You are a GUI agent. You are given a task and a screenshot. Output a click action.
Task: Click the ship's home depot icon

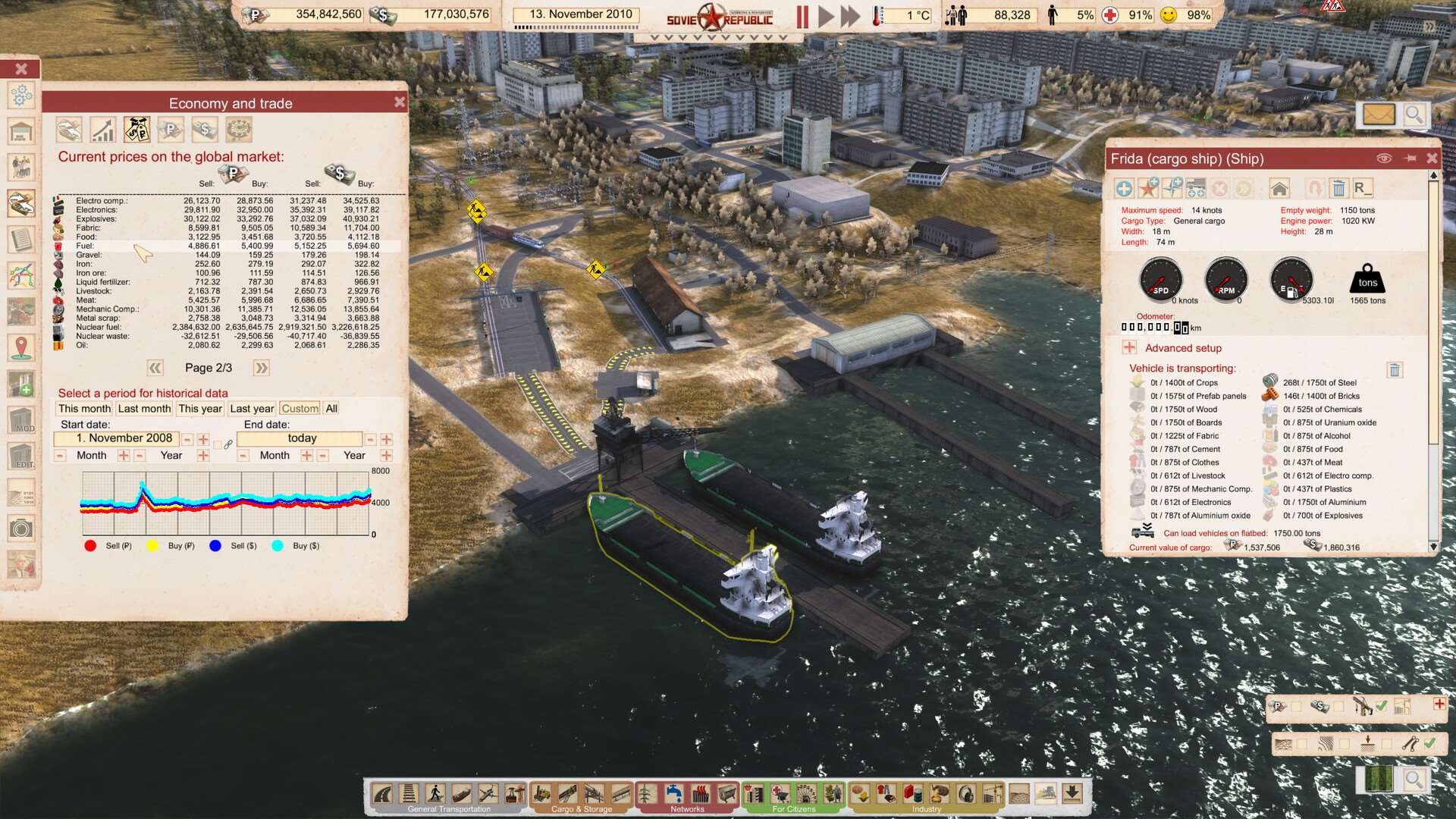(x=1280, y=188)
